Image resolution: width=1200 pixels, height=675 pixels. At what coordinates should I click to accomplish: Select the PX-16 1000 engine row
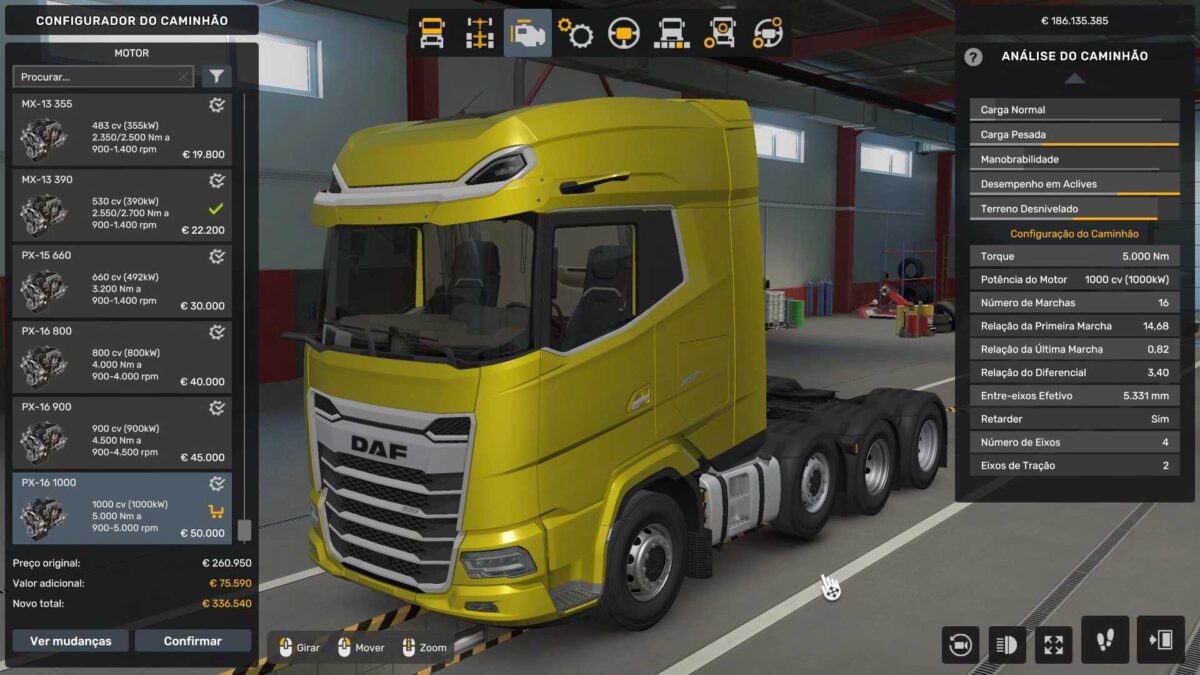click(x=122, y=509)
